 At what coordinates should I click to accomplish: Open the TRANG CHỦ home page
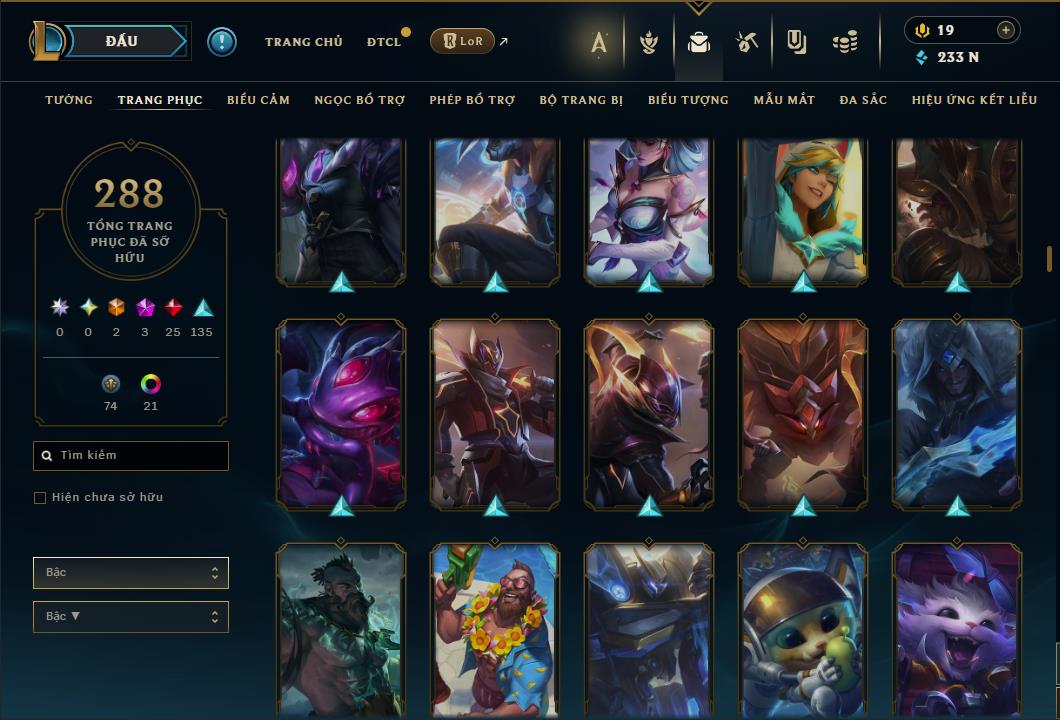click(x=303, y=42)
